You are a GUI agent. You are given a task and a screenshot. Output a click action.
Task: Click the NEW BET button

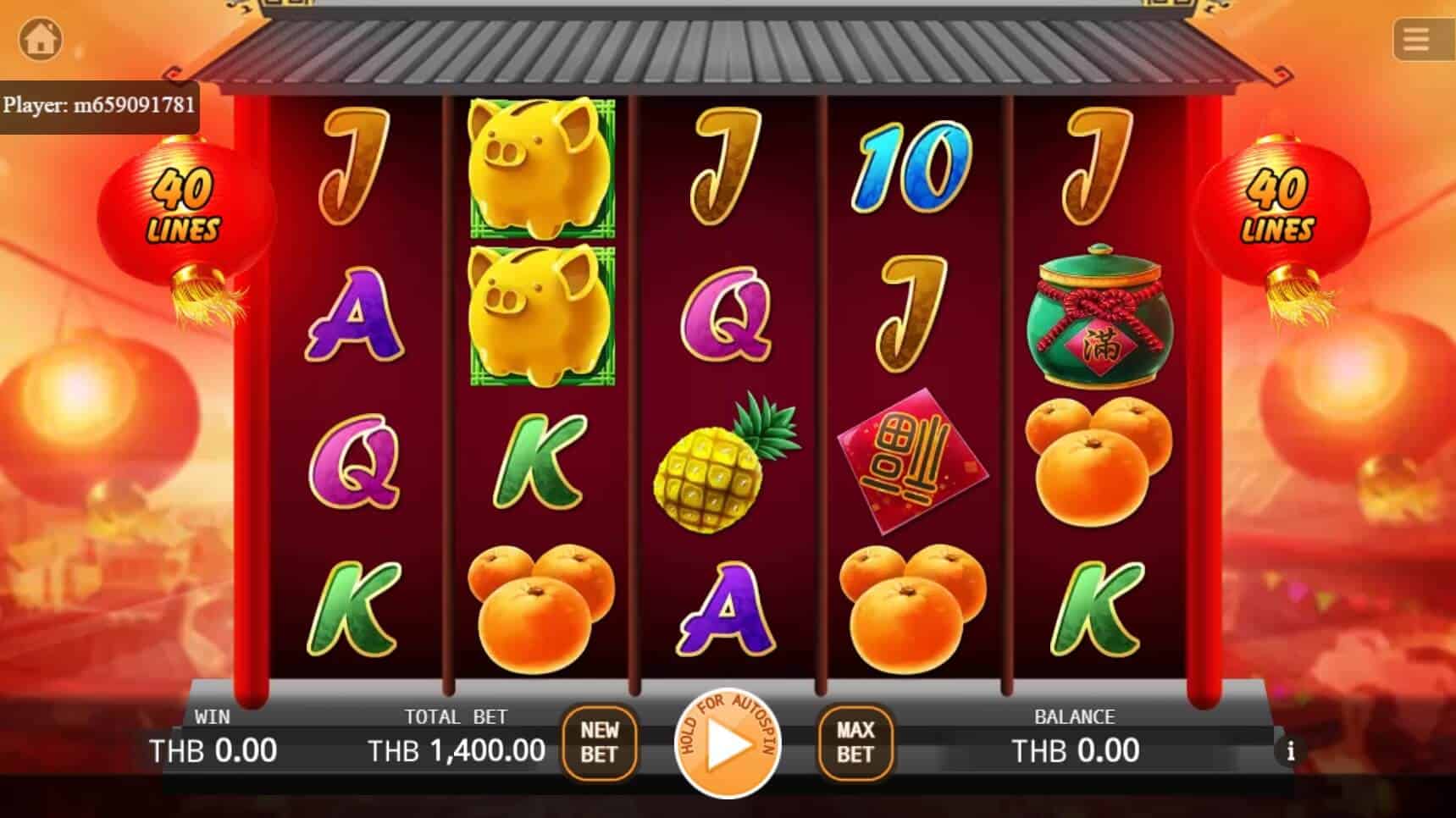click(x=600, y=743)
